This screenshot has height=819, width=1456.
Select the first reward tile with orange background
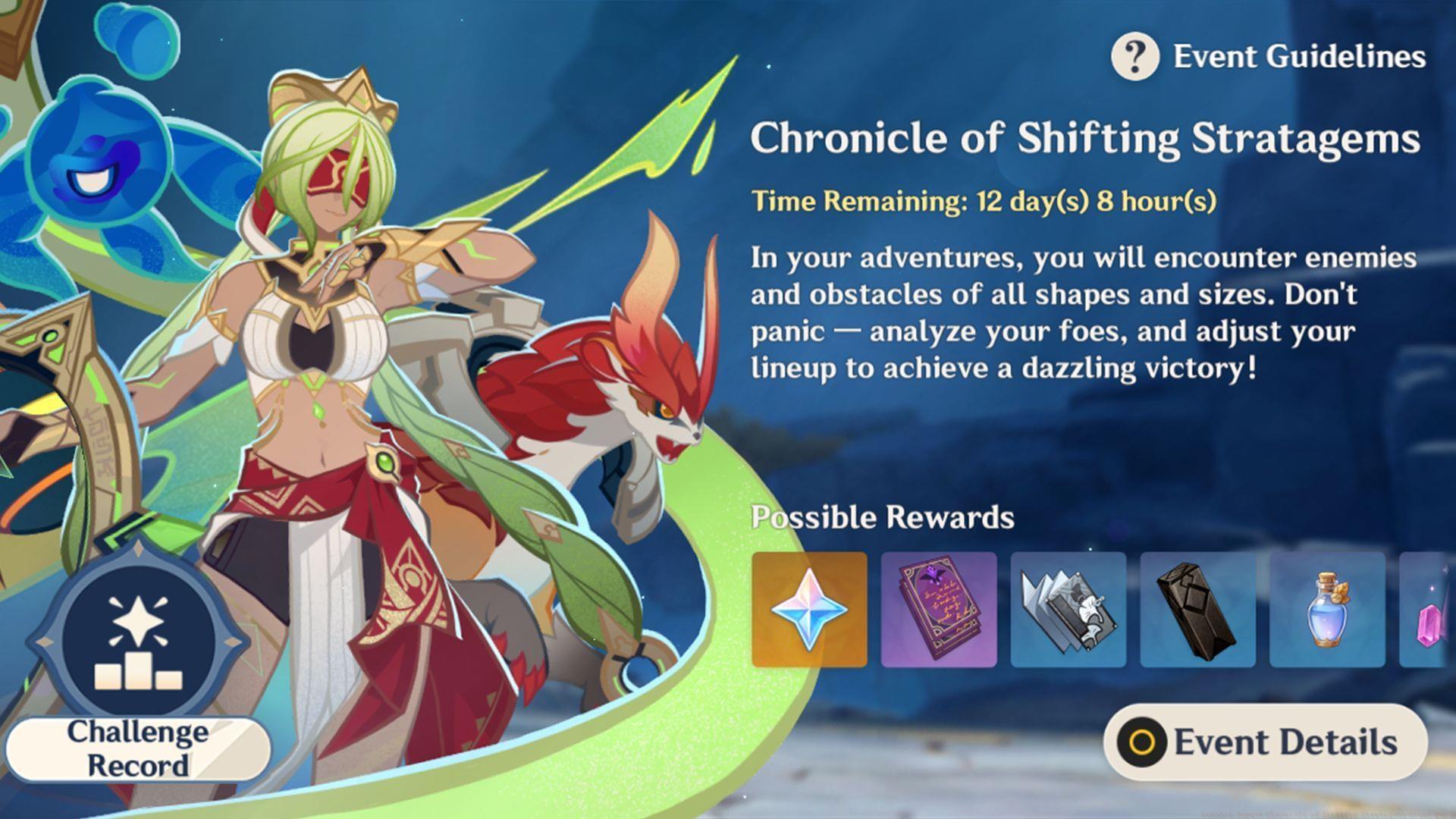(x=808, y=609)
